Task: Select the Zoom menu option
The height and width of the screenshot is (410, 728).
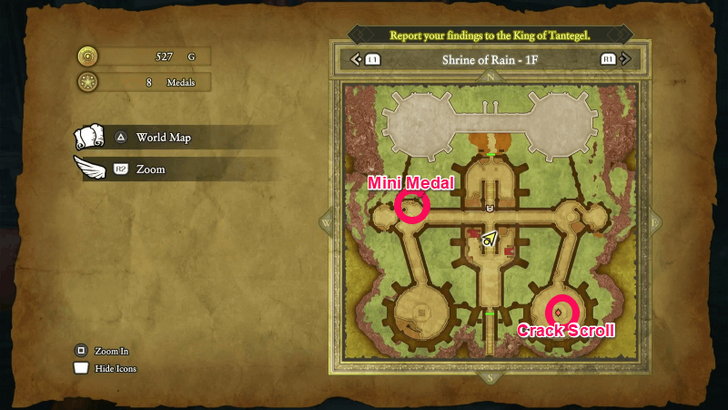Action: click(150, 170)
